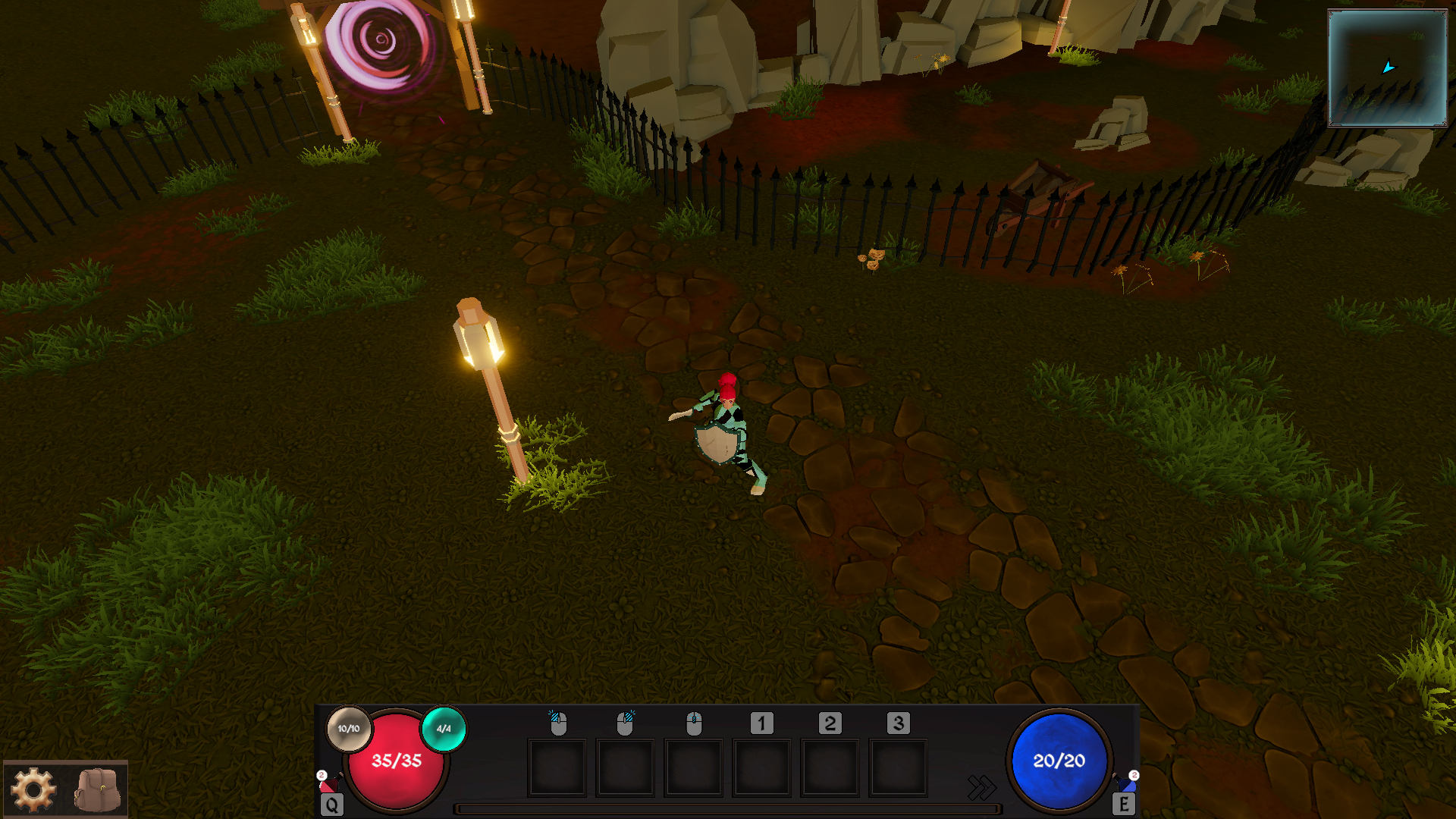Image resolution: width=1456 pixels, height=819 pixels.
Task: Select the ability slot under number 3
Action: [898, 768]
